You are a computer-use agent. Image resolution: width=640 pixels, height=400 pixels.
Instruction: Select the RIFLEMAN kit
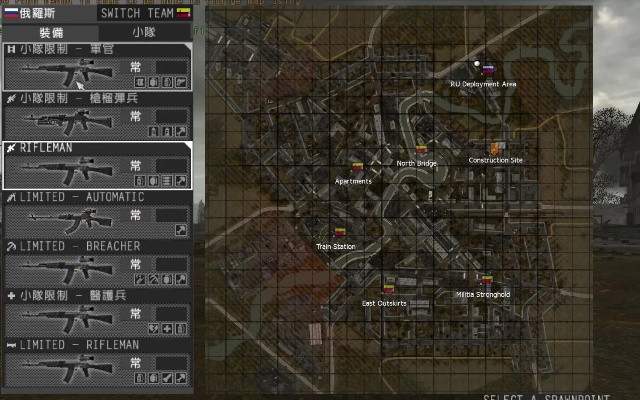[97, 165]
